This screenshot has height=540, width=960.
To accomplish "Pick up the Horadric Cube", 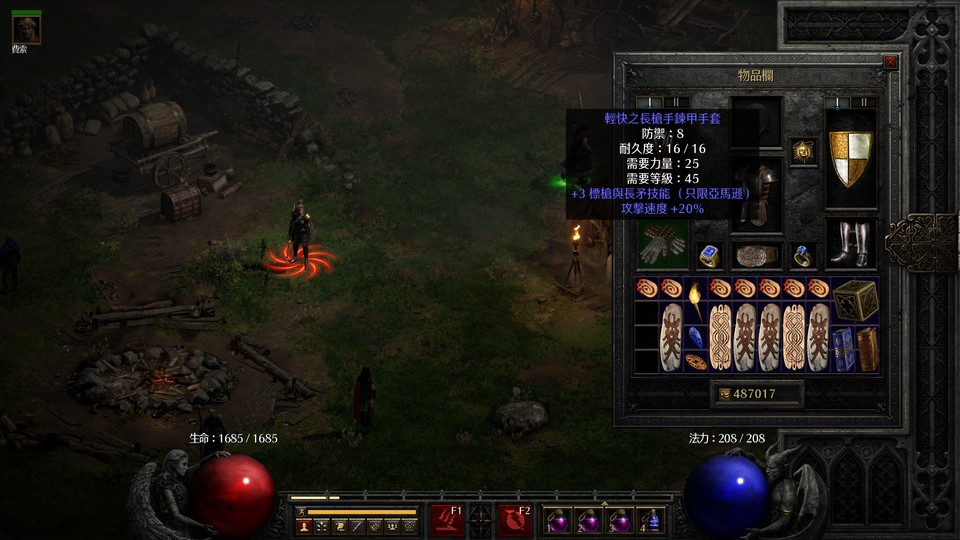I will coord(856,300).
